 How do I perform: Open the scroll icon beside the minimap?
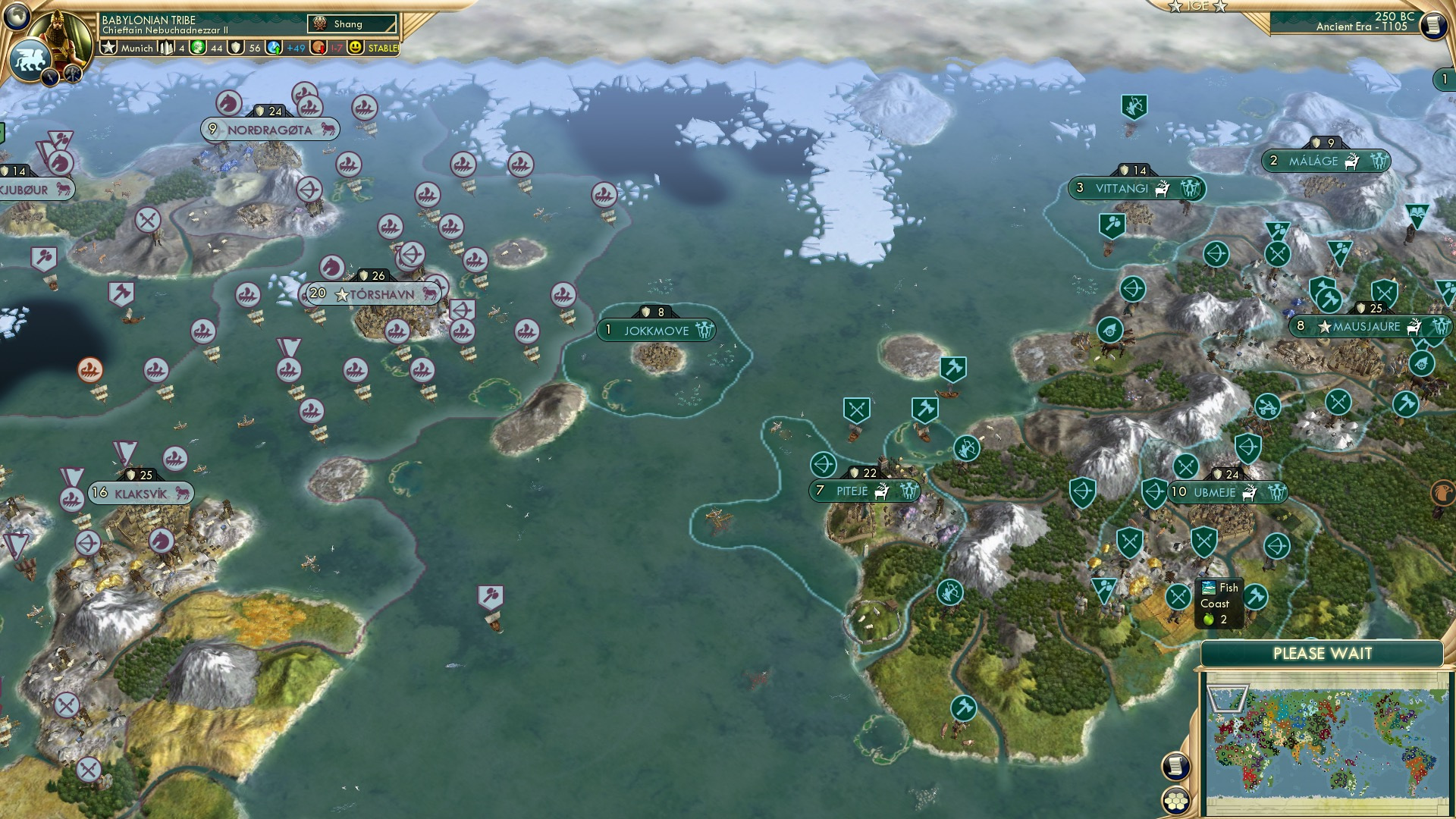pyautogui.click(x=1175, y=767)
